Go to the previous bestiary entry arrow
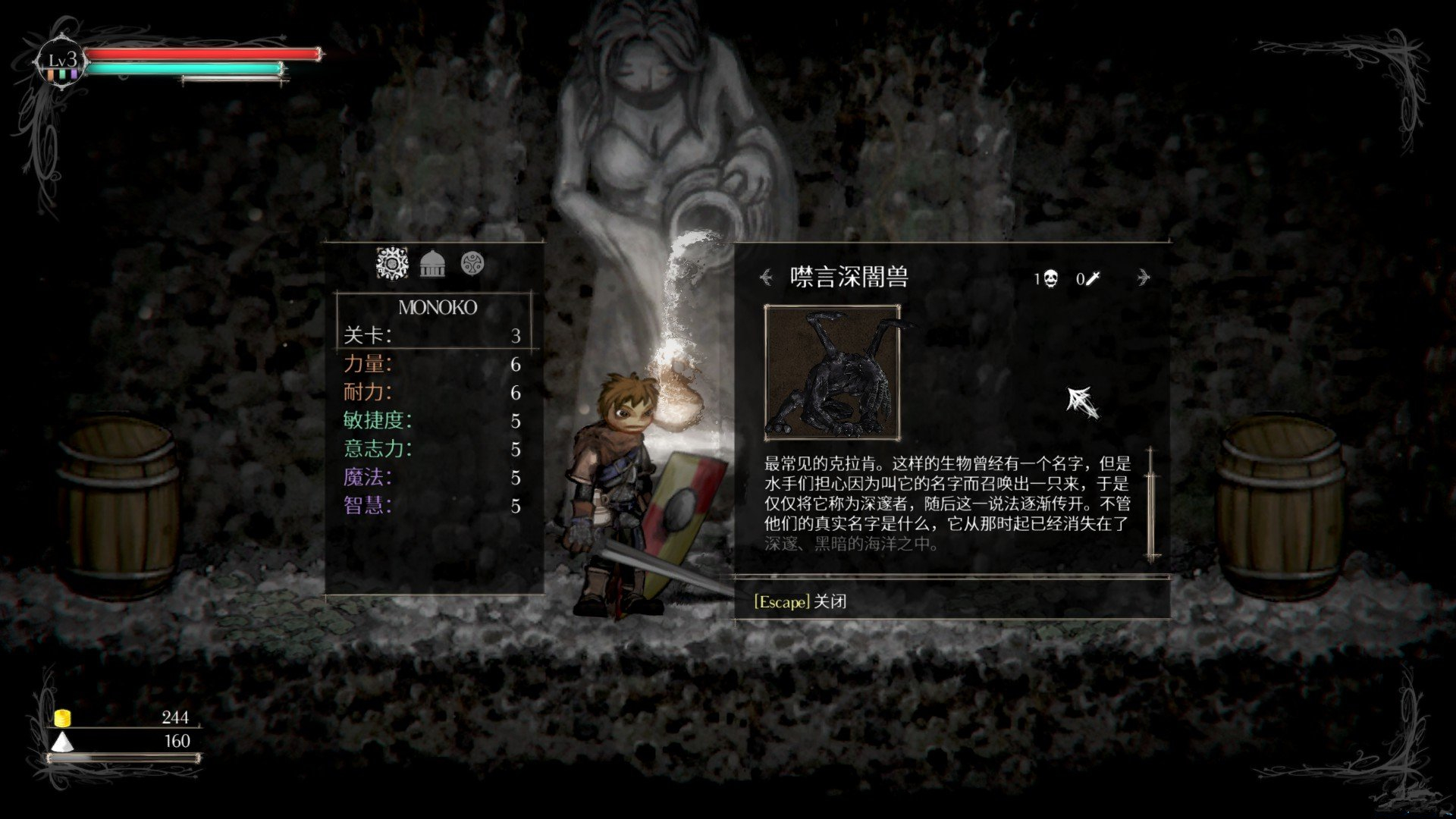 [767, 278]
